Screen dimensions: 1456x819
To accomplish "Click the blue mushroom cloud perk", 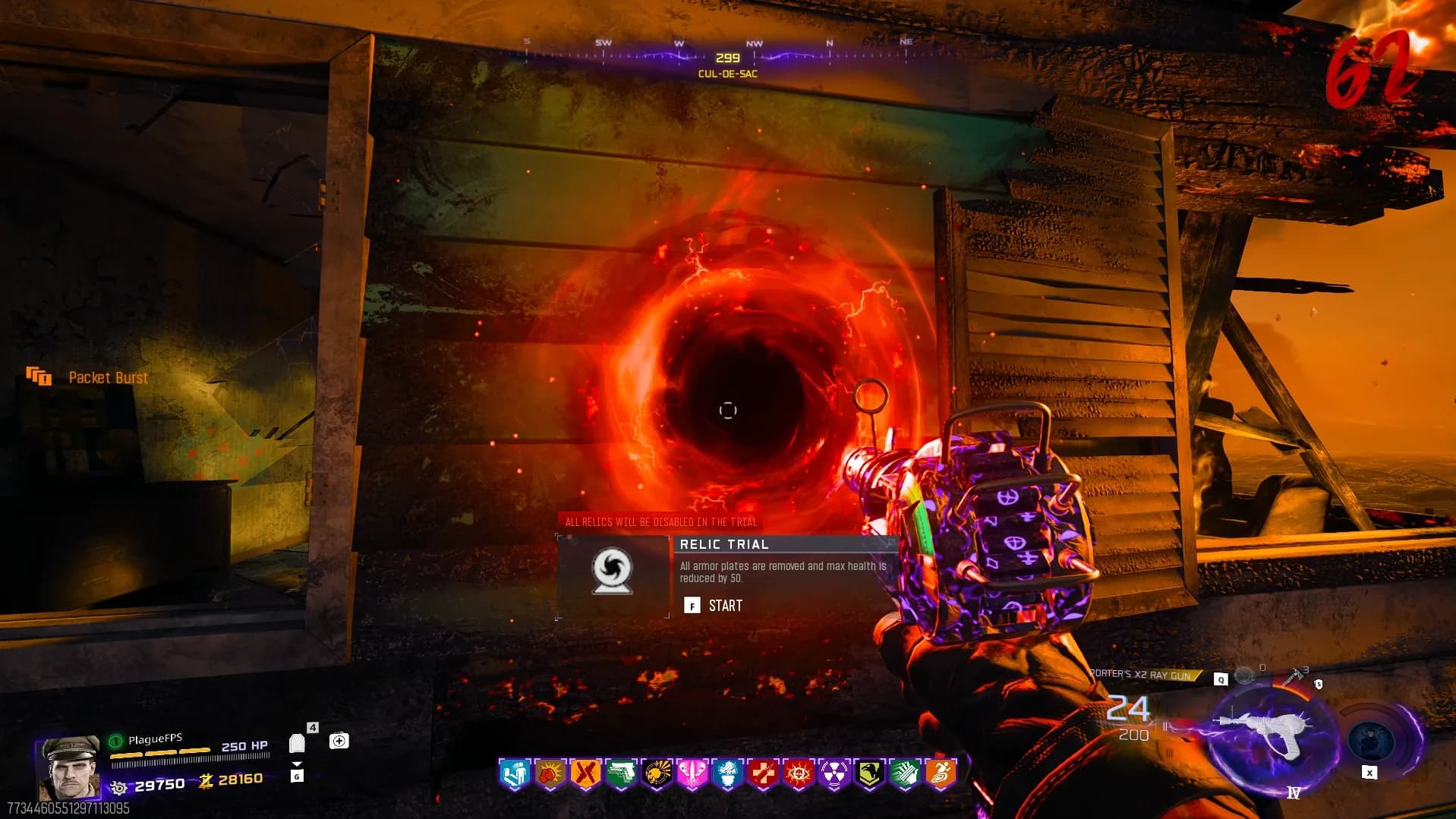I will tap(727, 774).
